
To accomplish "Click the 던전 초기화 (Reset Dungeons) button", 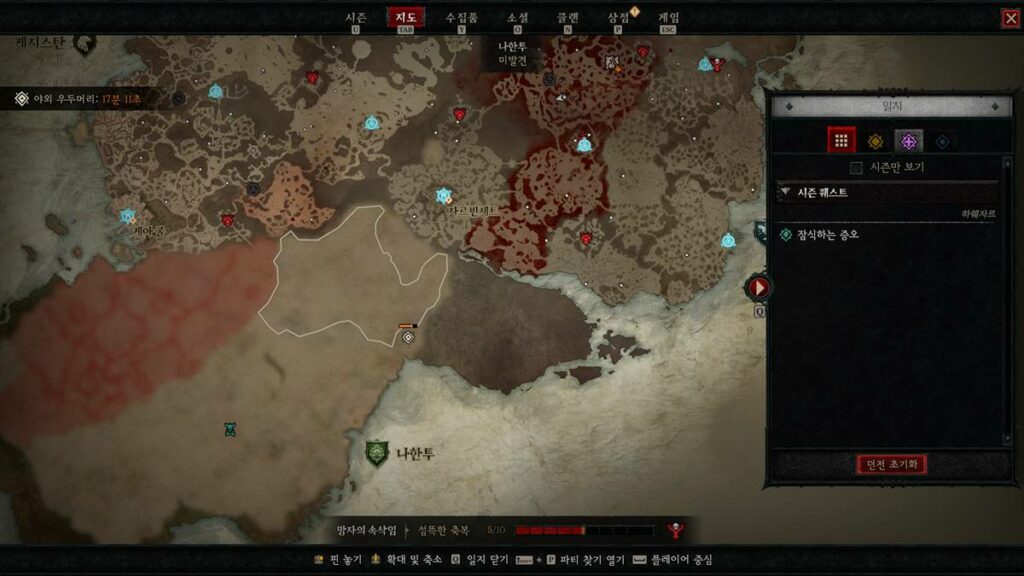I will point(892,464).
